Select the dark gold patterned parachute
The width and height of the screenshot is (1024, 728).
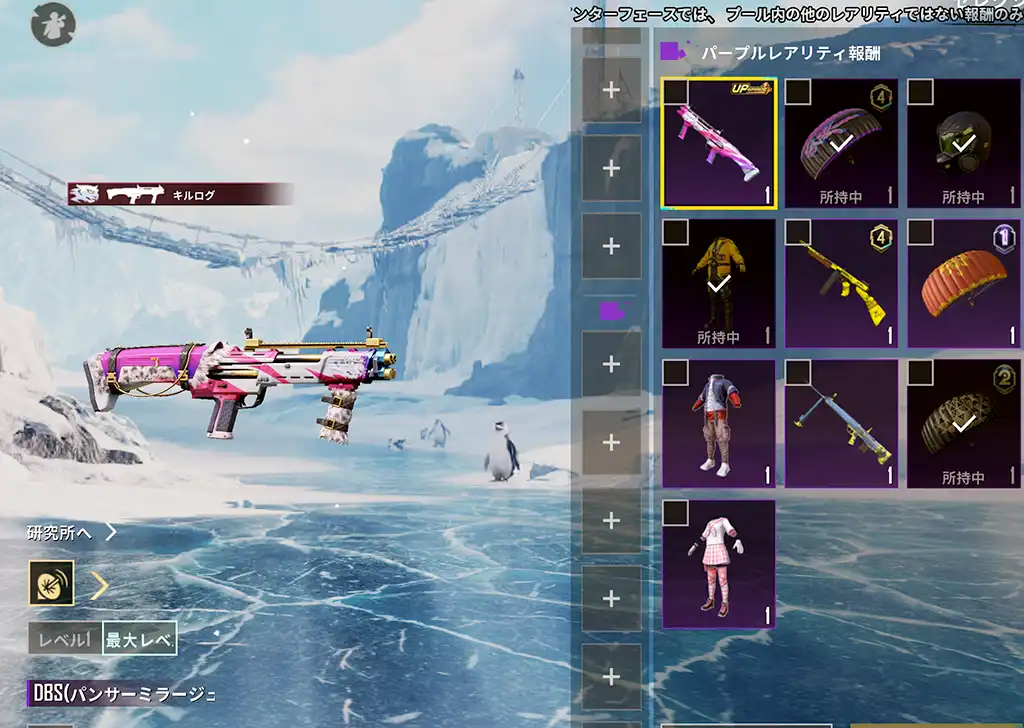coord(963,425)
